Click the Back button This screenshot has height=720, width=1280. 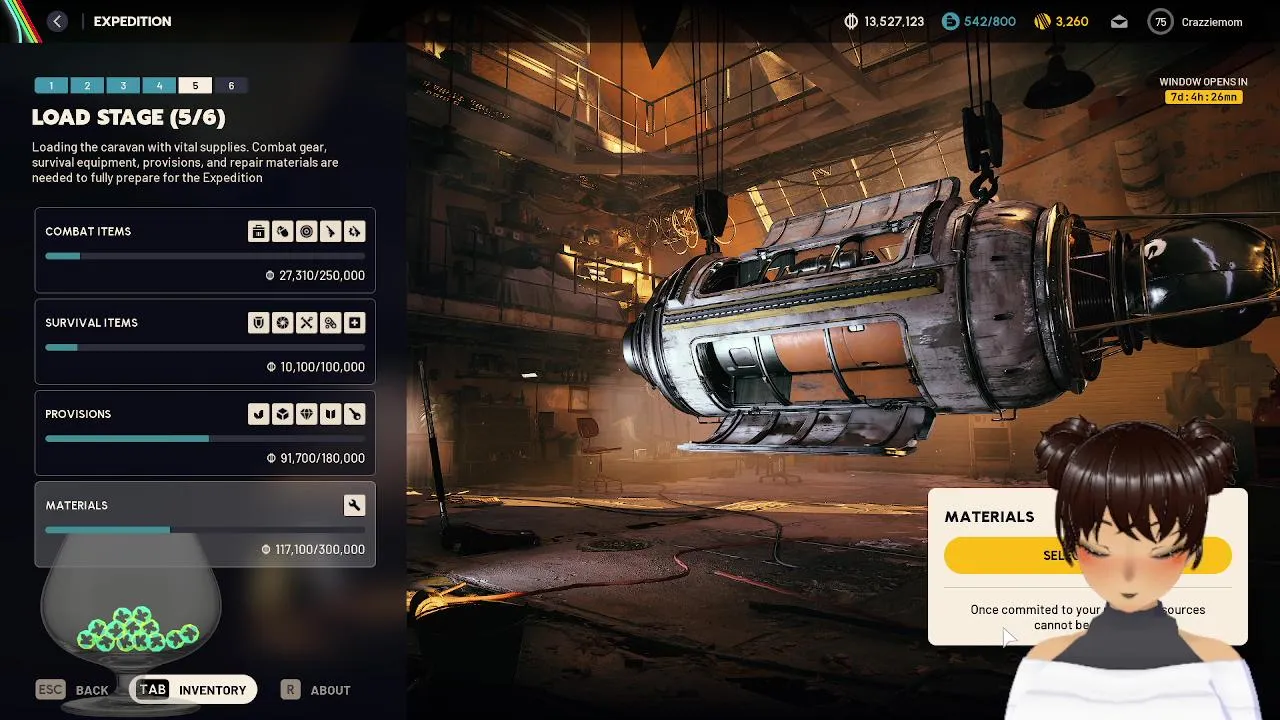(73, 690)
